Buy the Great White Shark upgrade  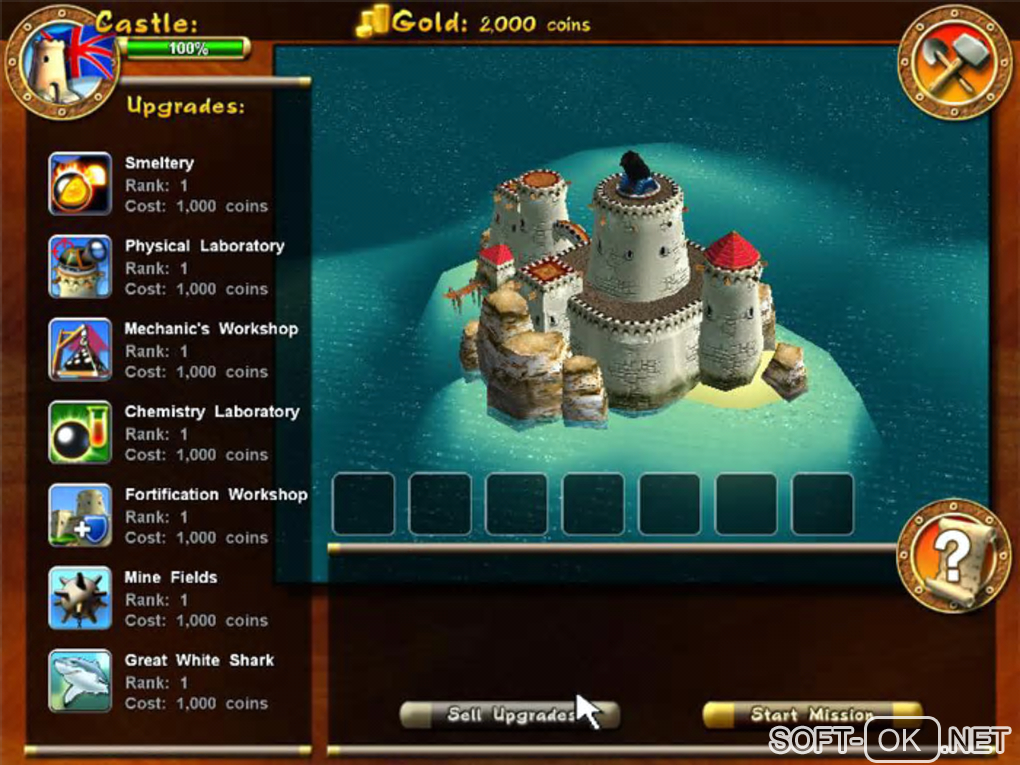pos(80,681)
